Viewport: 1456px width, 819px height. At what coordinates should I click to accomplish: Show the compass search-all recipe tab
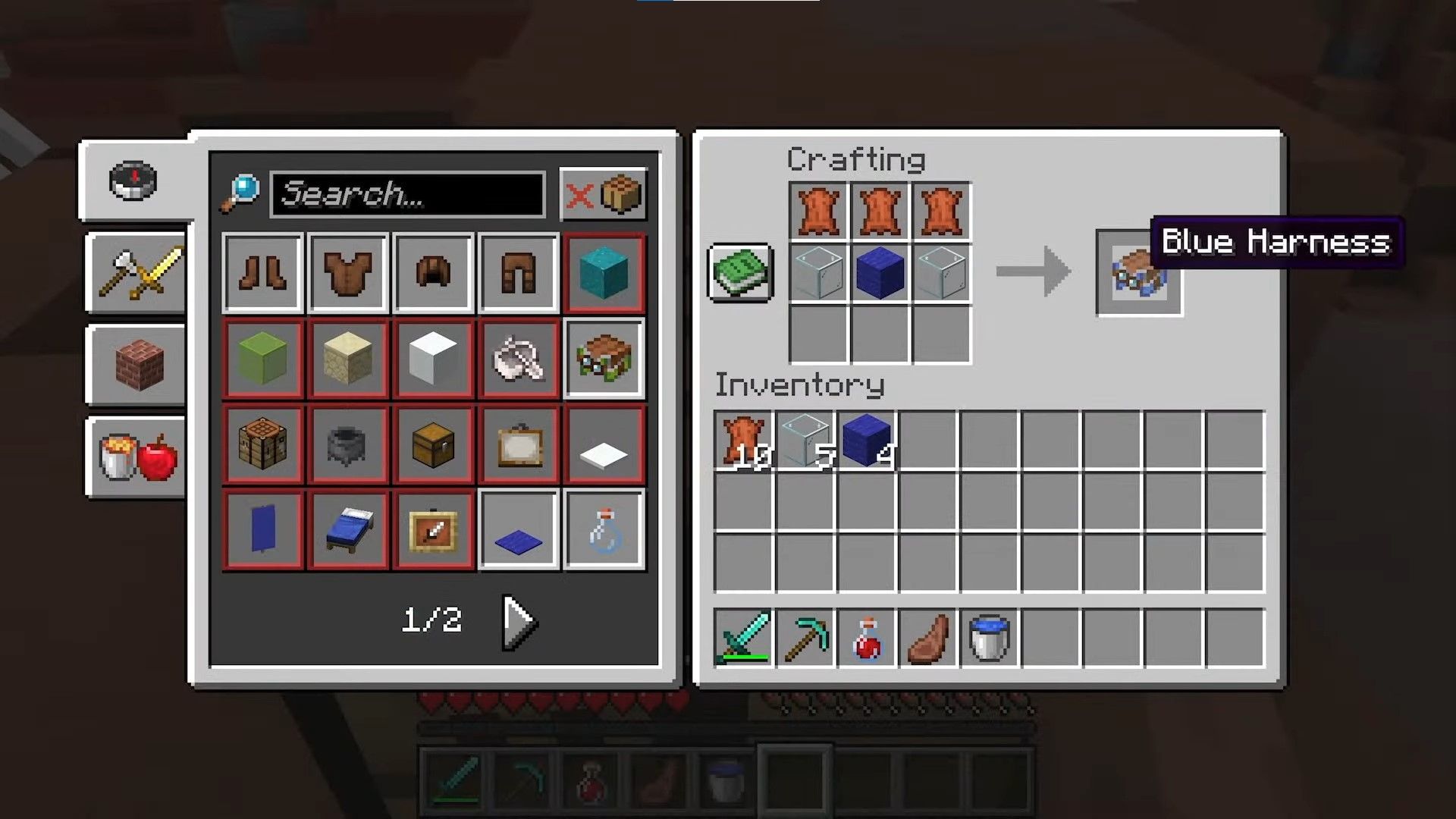tap(133, 180)
